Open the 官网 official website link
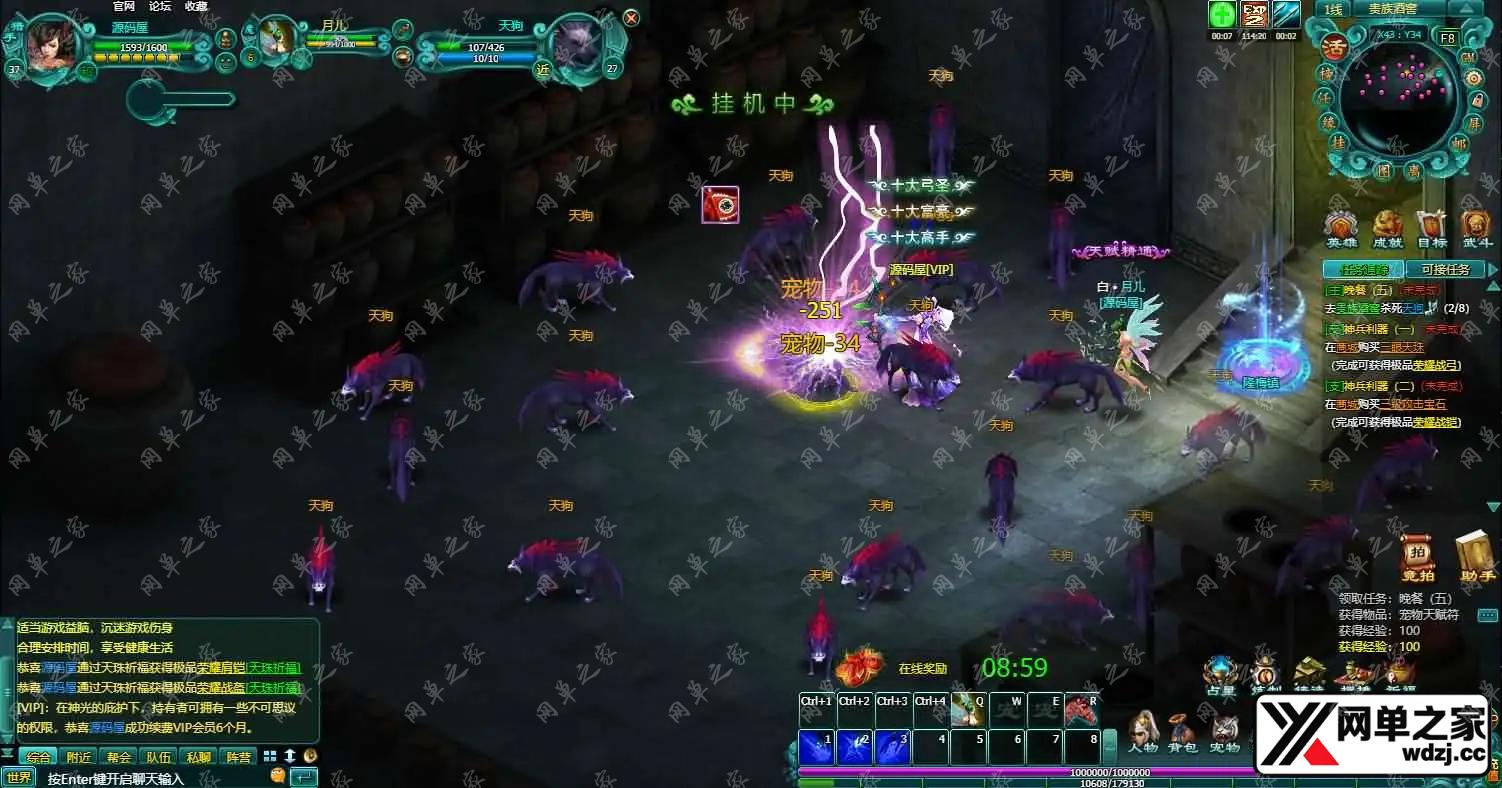This screenshot has width=1502, height=788. coord(124,6)
